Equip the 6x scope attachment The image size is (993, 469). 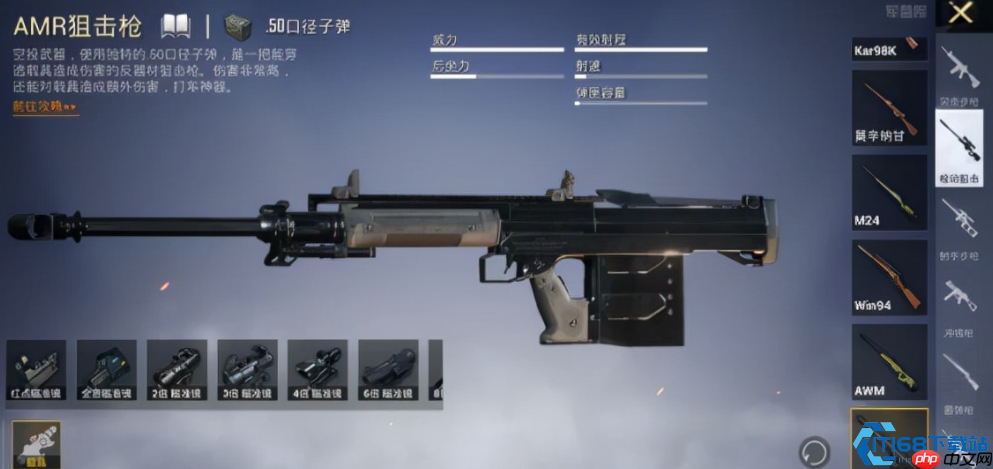[388, 373]
